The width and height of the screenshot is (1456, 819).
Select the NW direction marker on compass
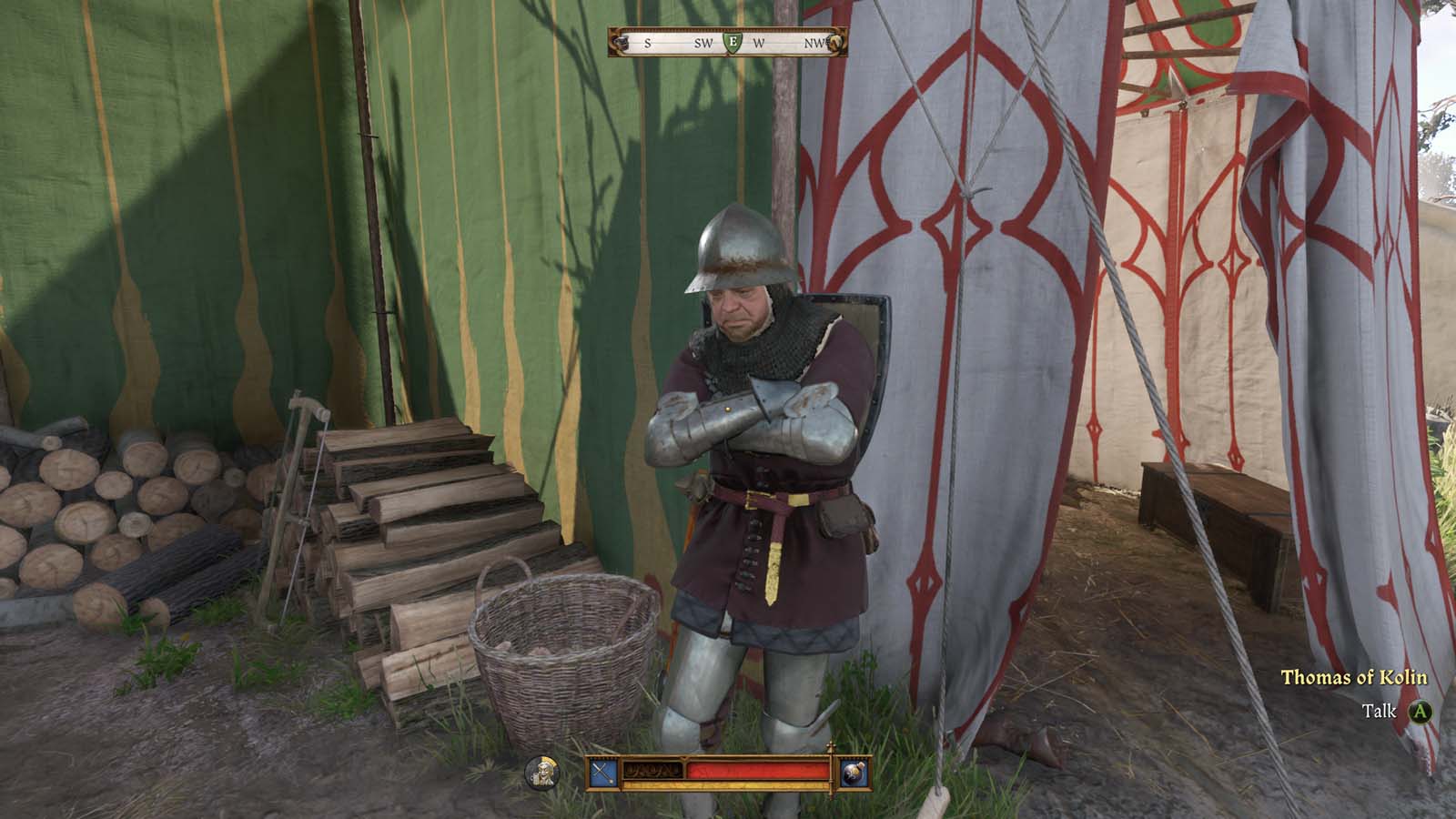(814, 43)
